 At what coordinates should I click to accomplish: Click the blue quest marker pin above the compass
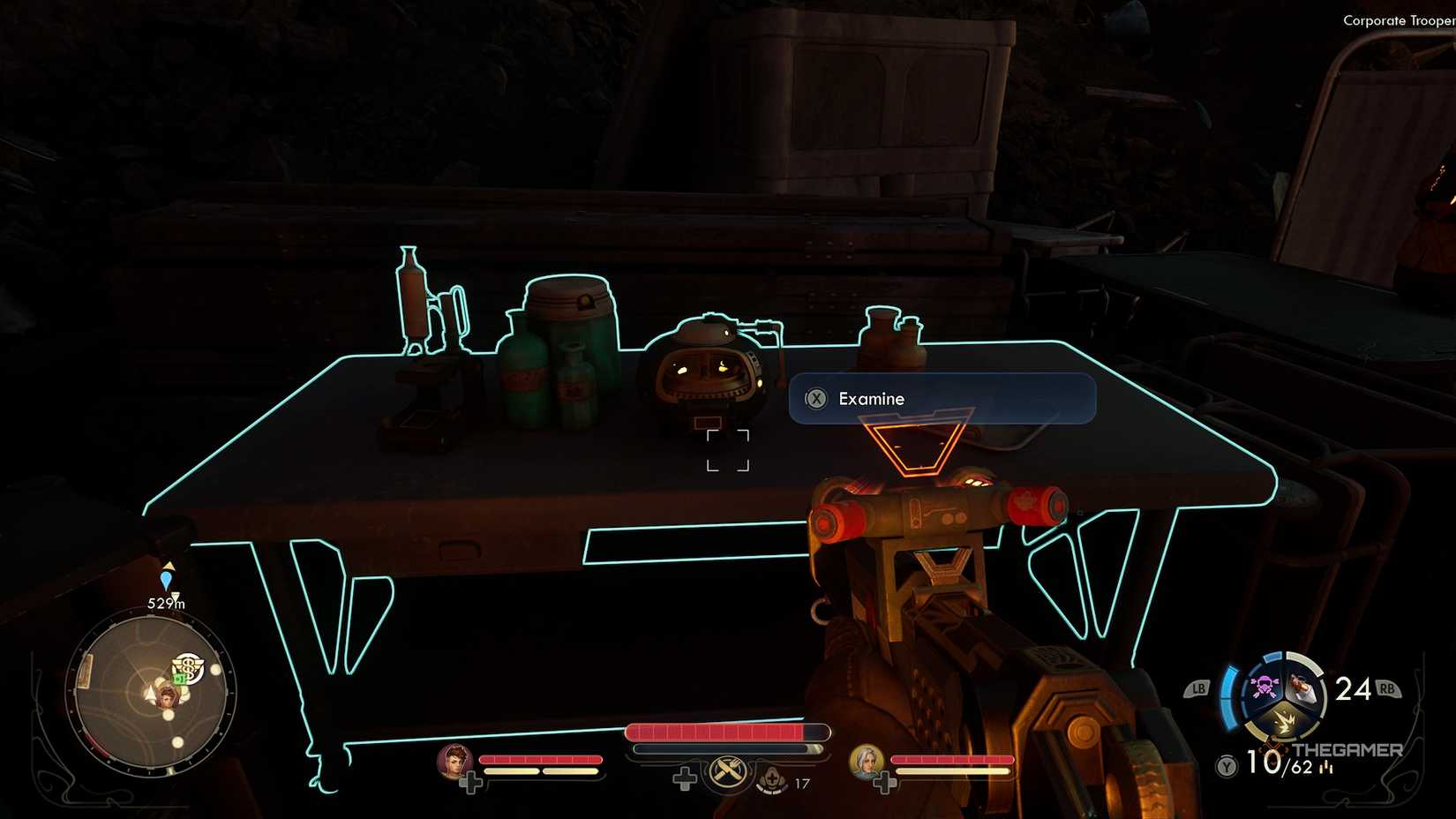click(x=167, y=581)
